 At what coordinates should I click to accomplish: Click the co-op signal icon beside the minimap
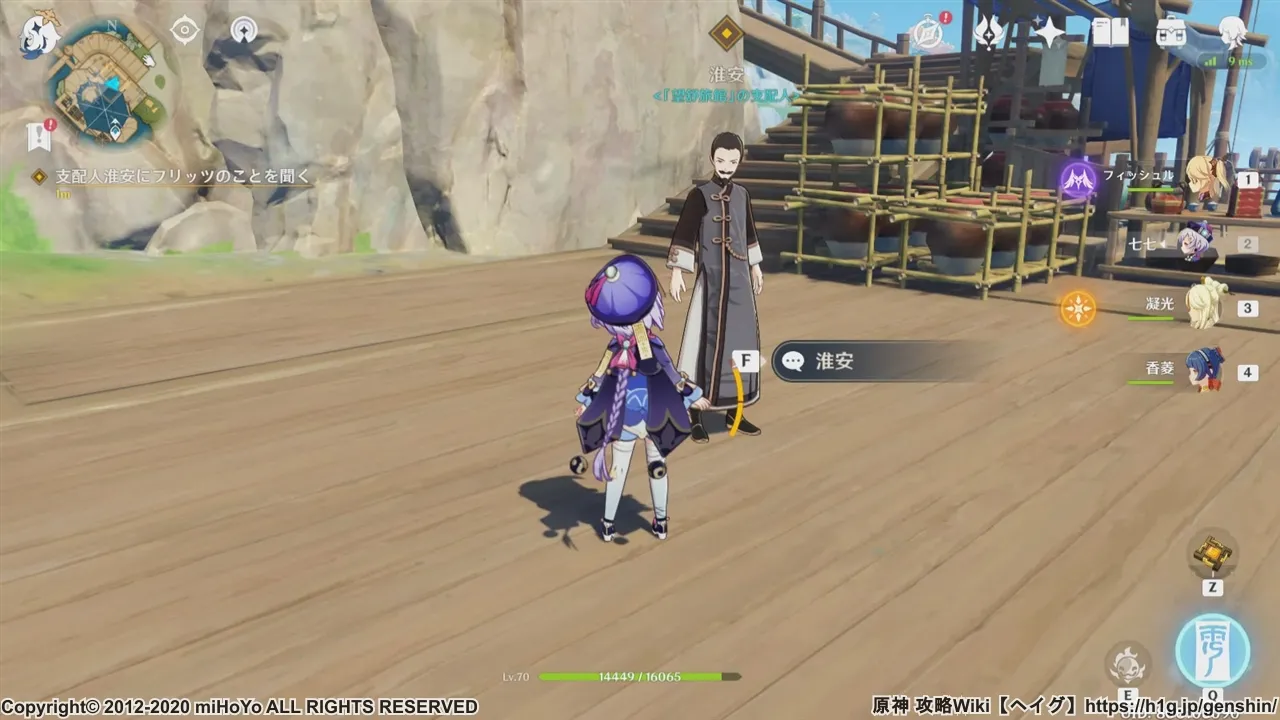pos(243,31)
